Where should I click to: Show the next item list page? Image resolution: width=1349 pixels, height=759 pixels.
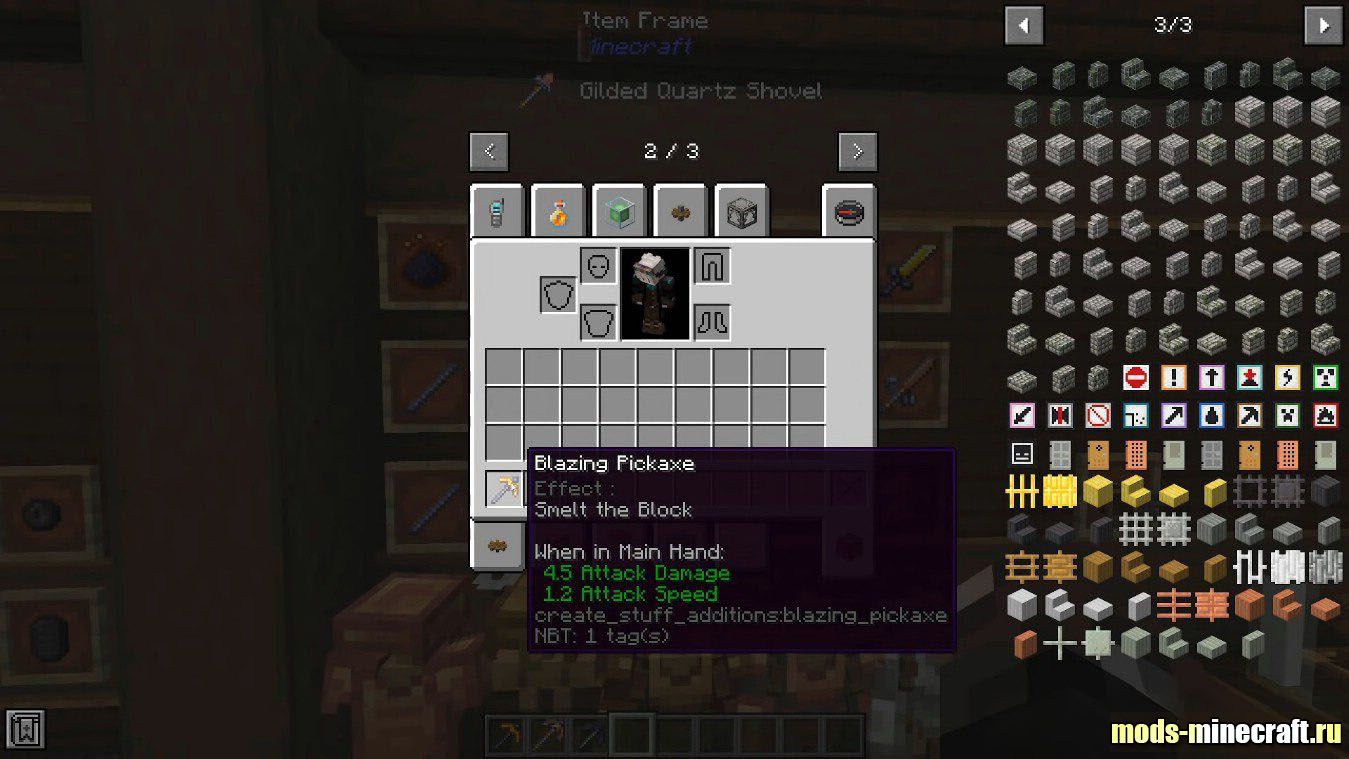1323,26
